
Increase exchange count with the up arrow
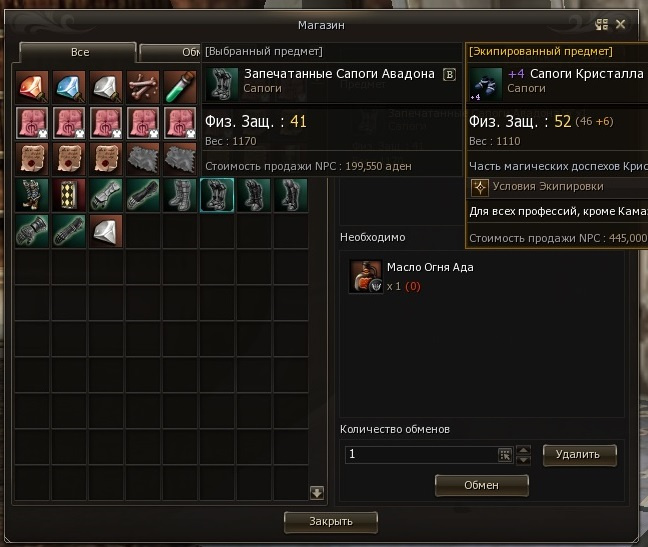523,450
